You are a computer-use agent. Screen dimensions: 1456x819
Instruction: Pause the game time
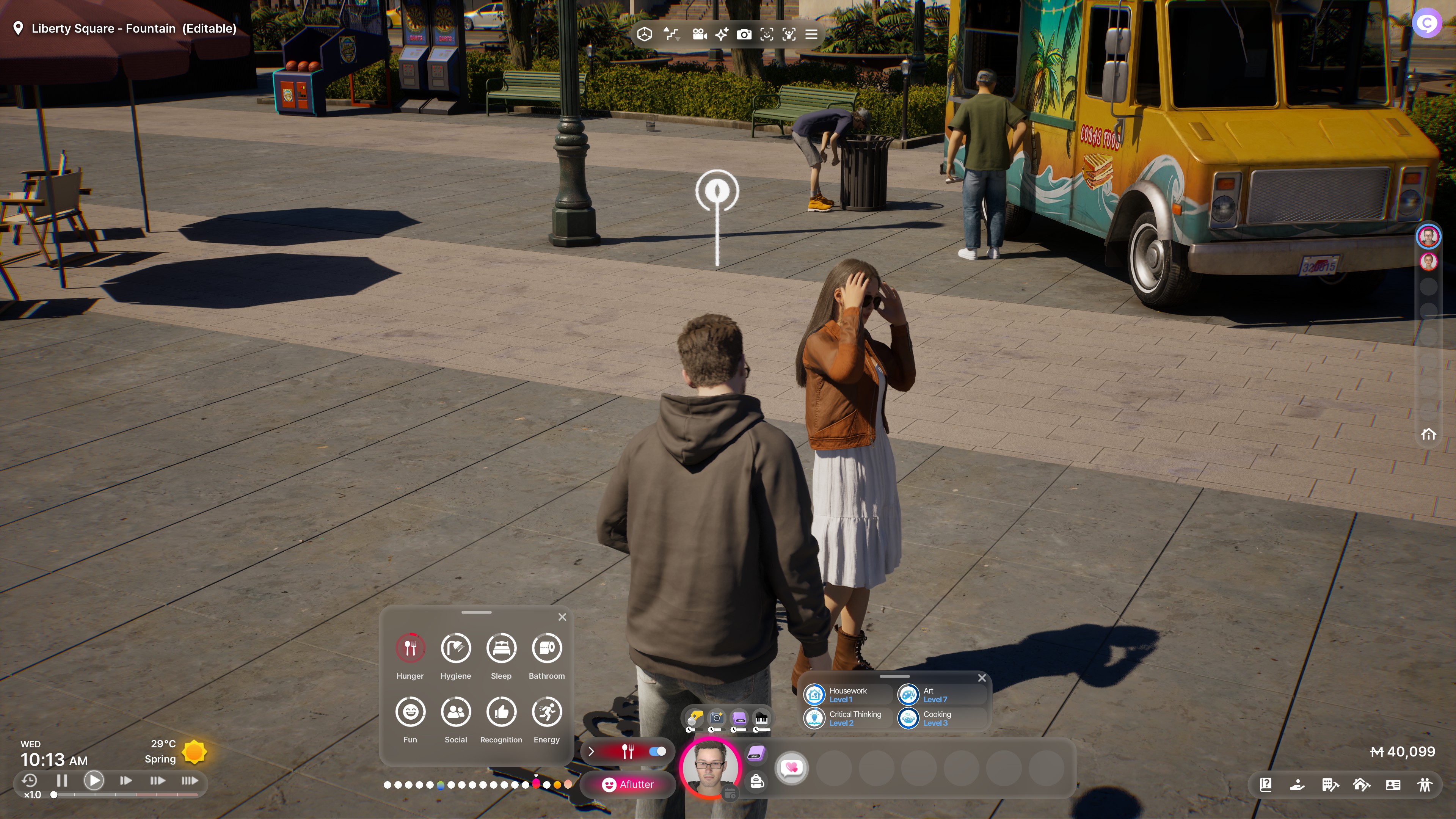[x=62, y=781]
